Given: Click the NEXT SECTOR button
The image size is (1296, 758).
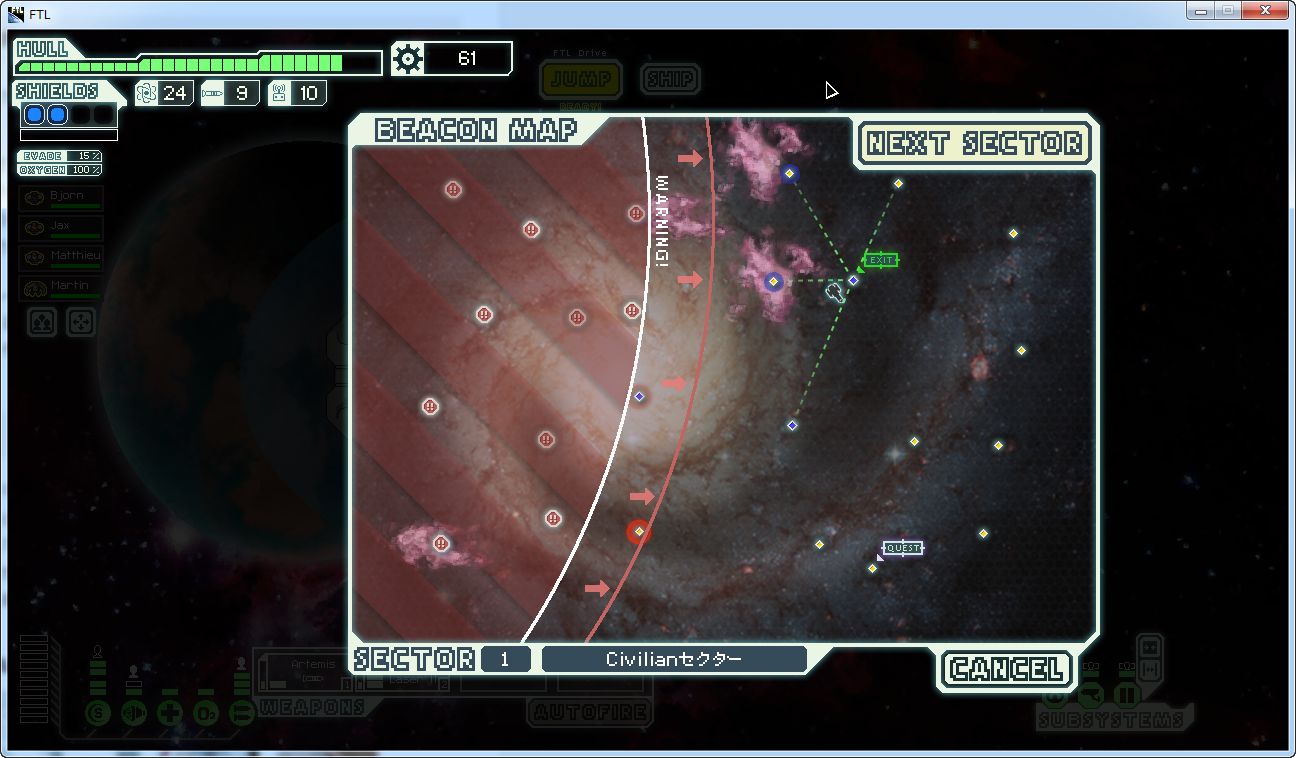Looking at the screenshot, I should [974, 144].
